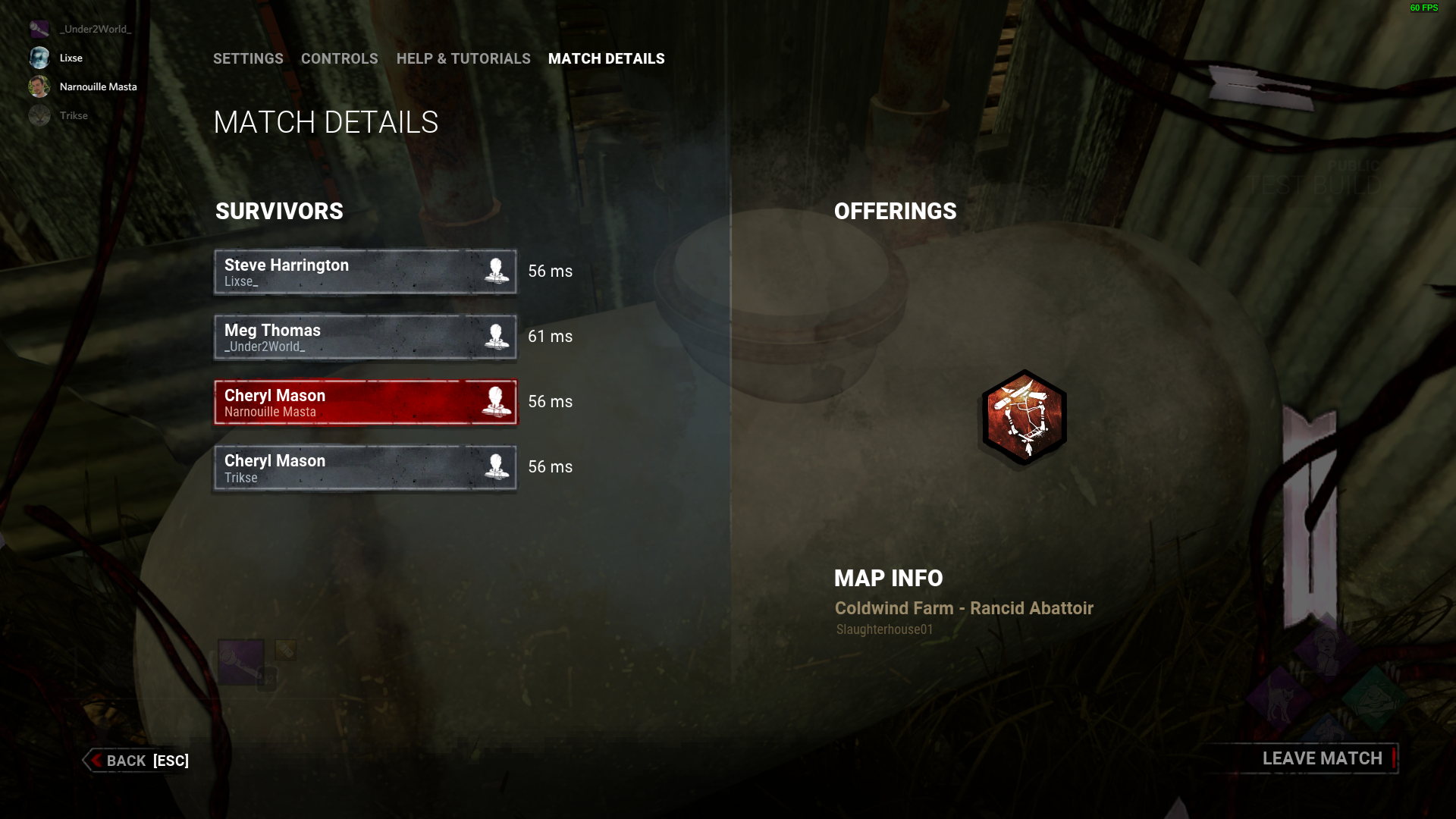Switch to the CONTROLS tab
This screenshot has height=819, width=1456.
click(x=340, y=58)
